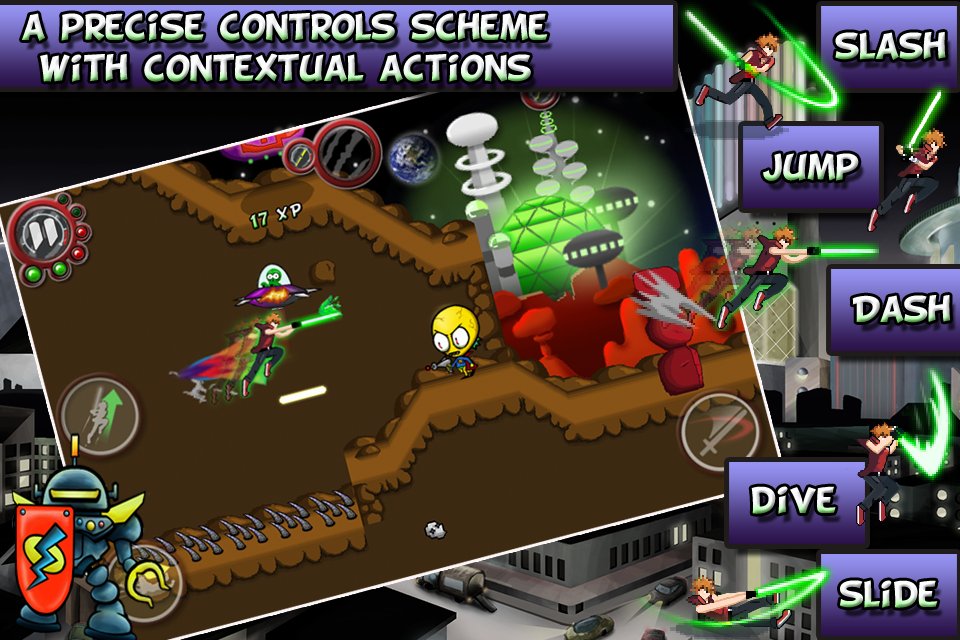Screen dimensions: 960x640
Task: Select the SLASH action label
Action: point(889,46)
